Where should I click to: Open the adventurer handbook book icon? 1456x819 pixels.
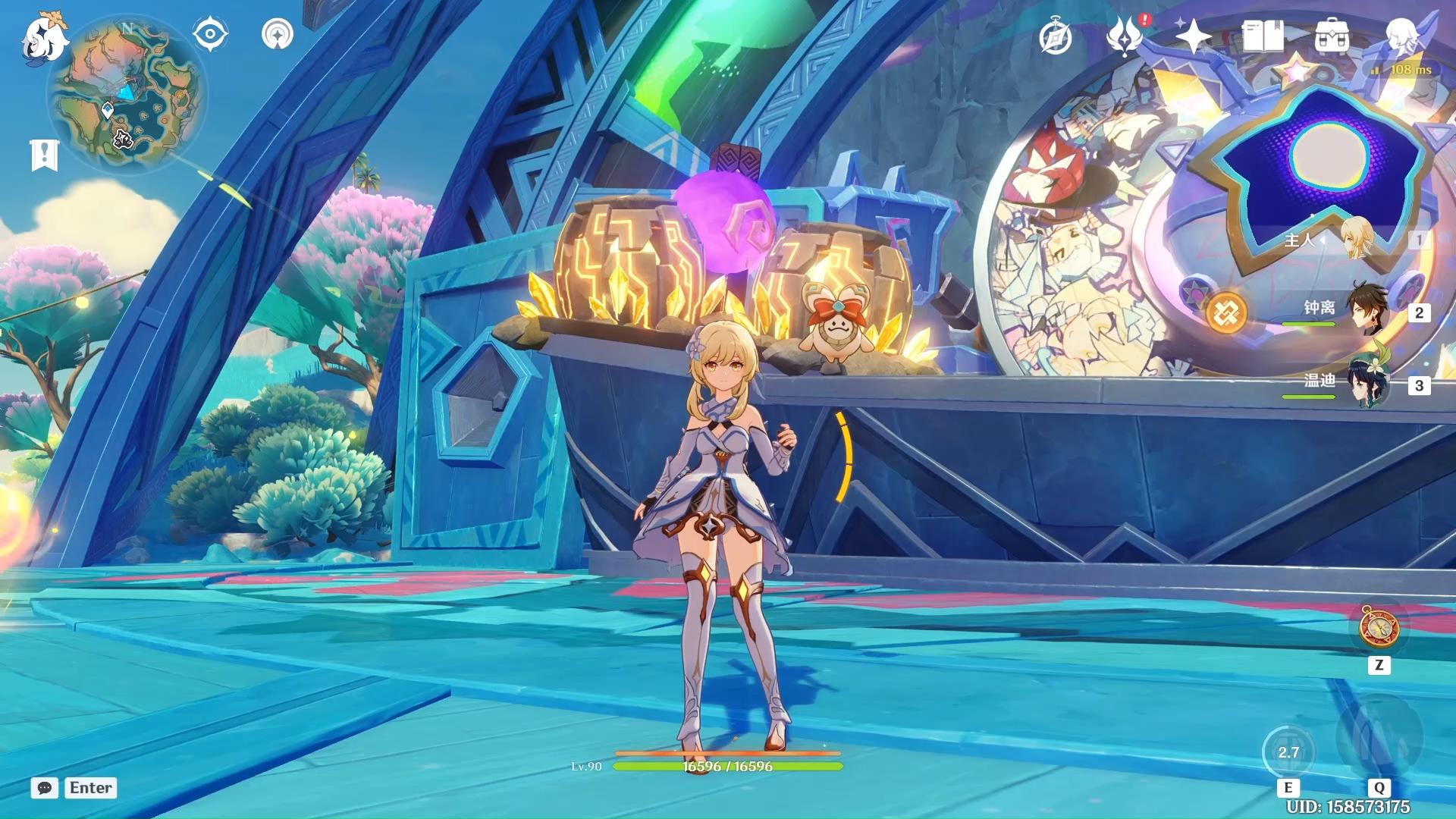point(1263,36)
